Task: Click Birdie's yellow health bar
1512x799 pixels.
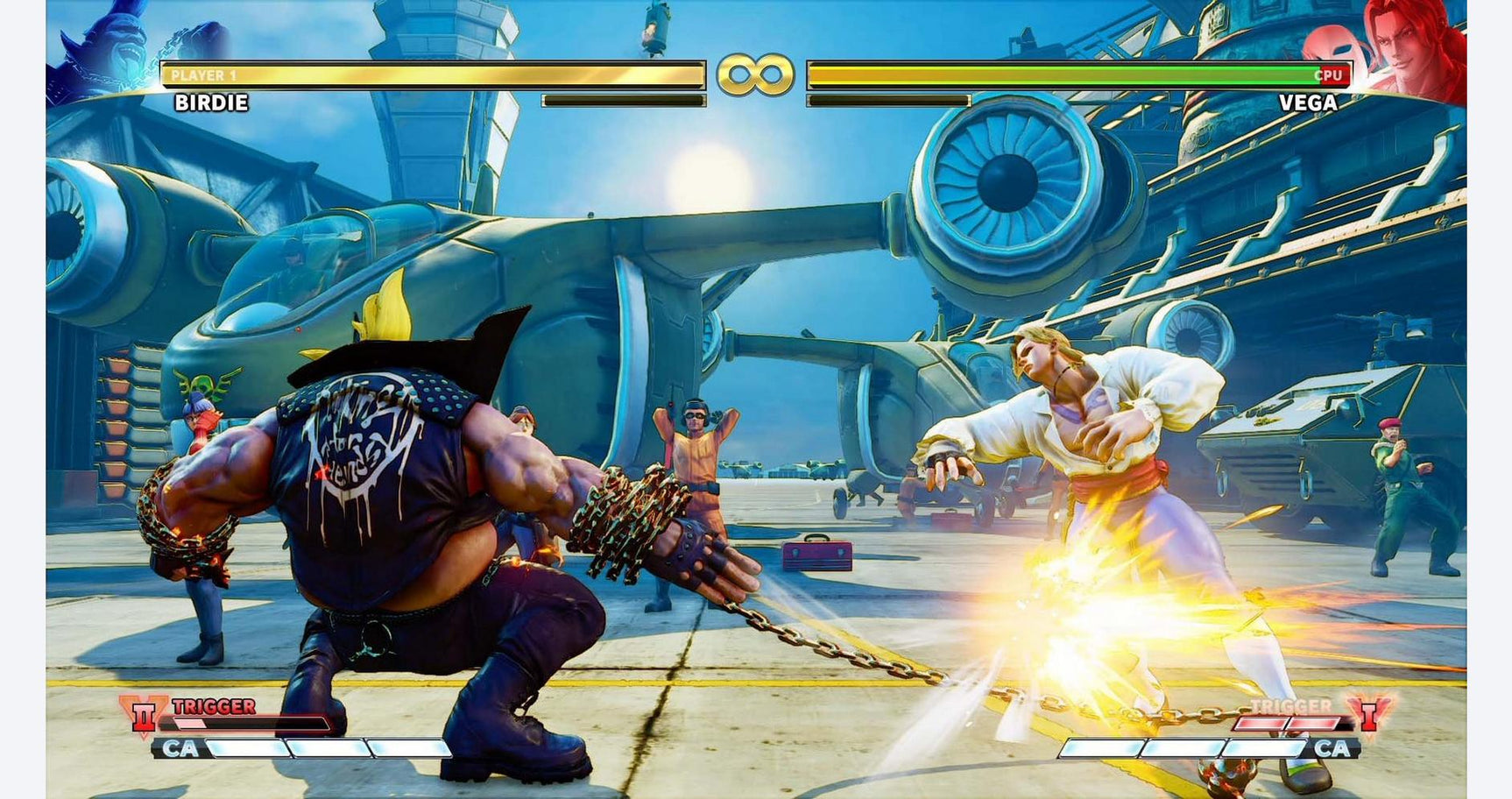Action: [429, 74]
